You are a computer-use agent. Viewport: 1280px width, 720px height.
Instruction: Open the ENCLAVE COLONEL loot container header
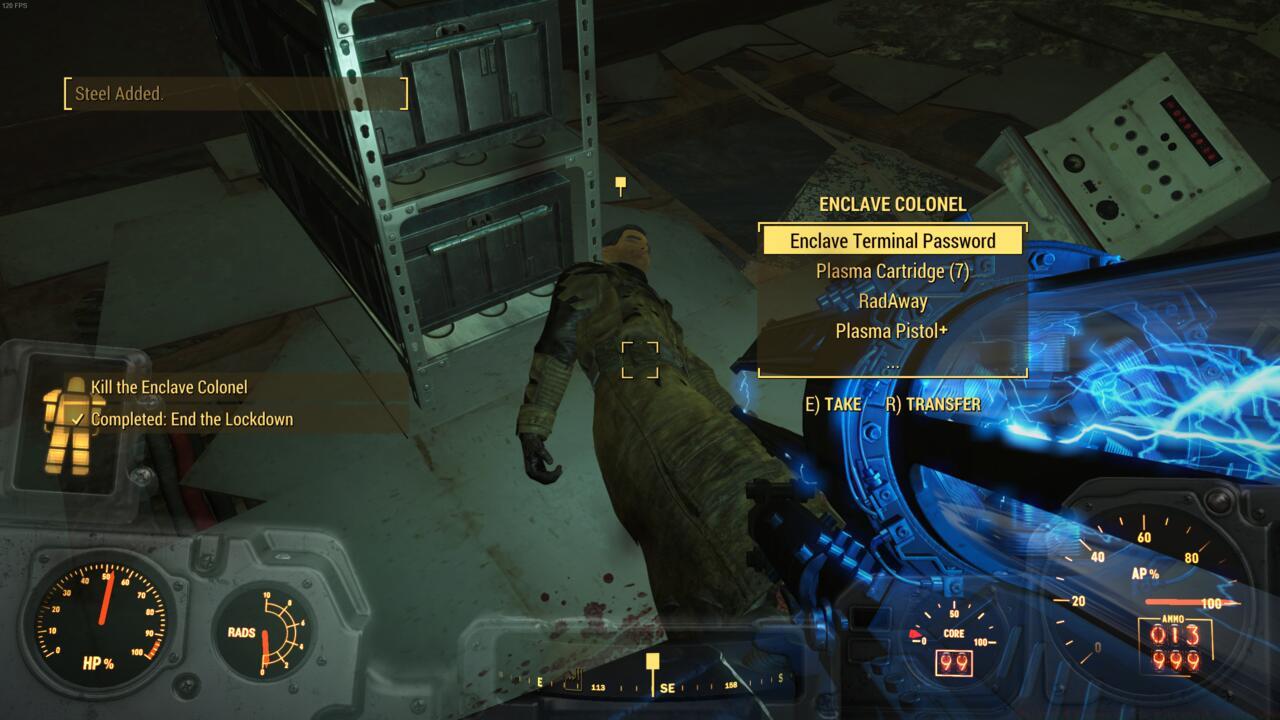[x=893, y=204]
